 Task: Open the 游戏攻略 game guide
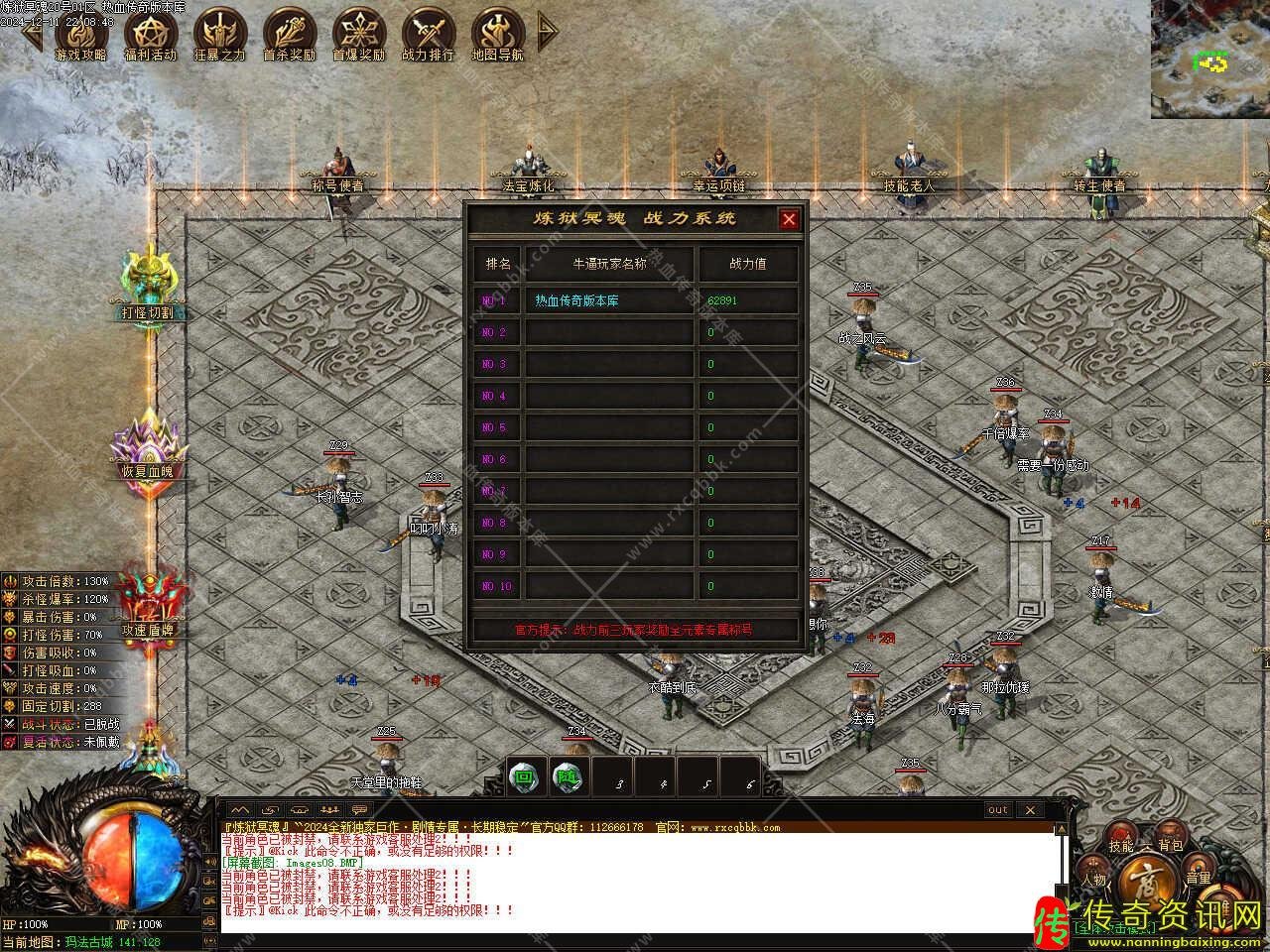[x=80, y=35]
